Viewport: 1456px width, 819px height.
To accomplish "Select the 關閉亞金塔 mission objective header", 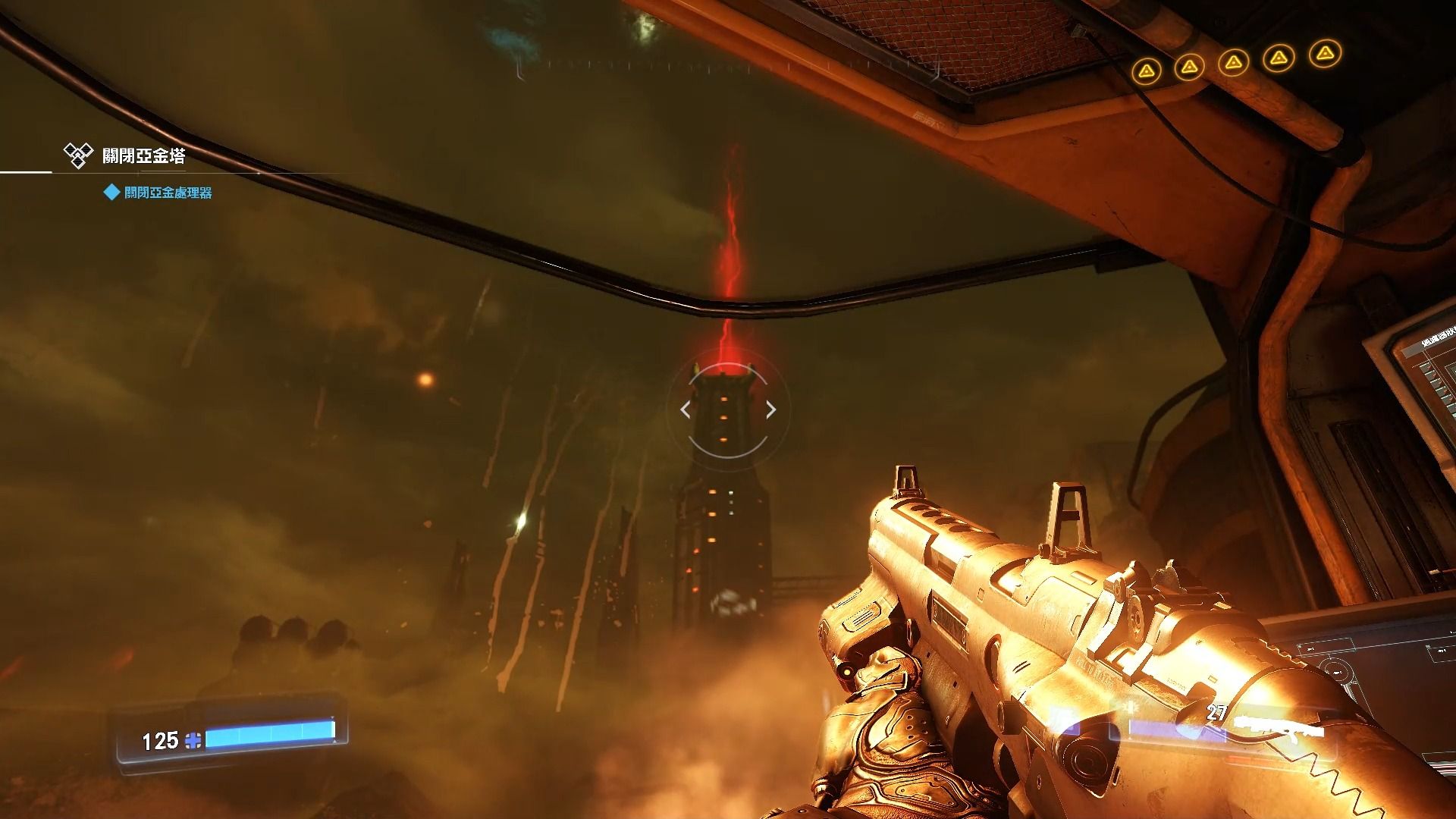I will tap(143, 156).
